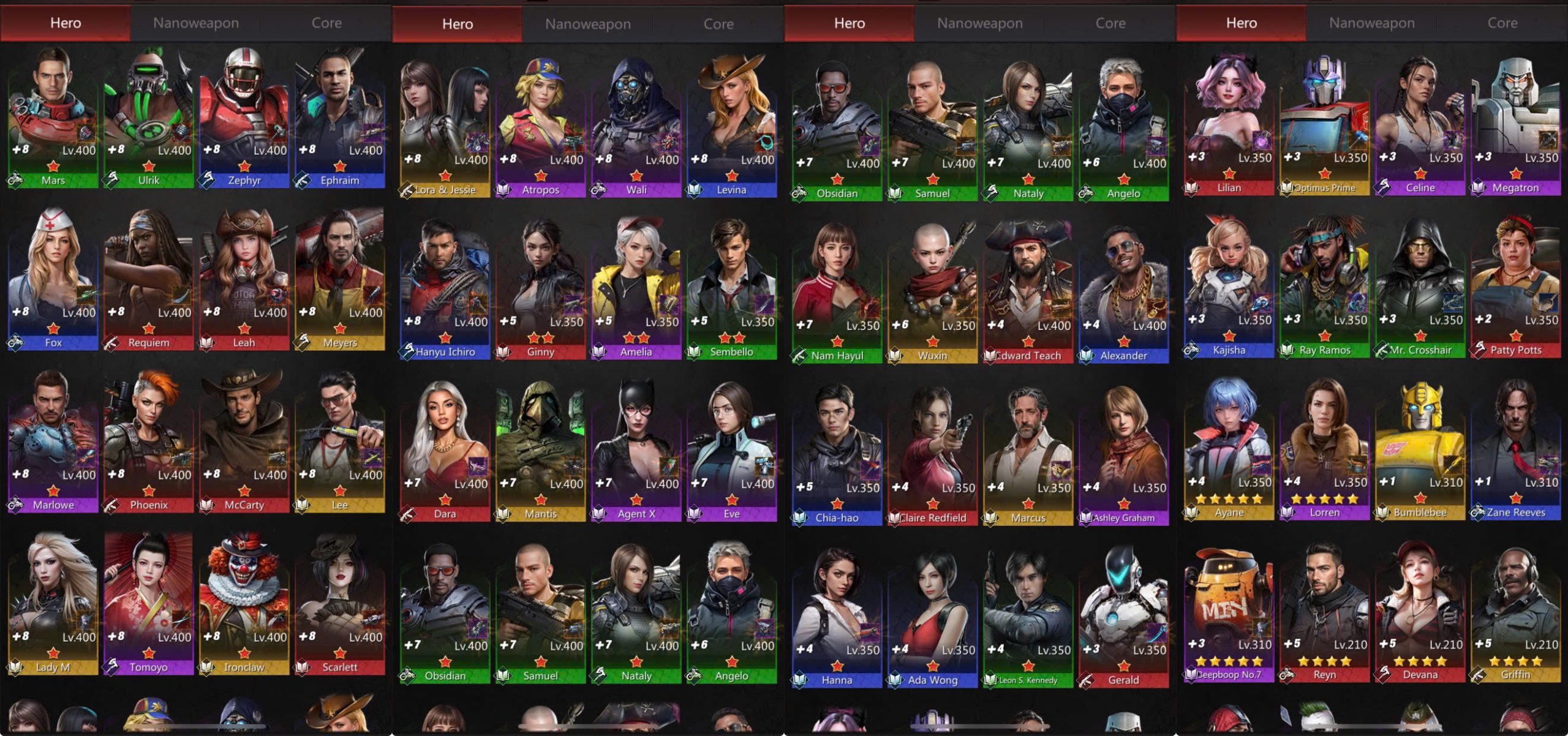Choose the Fox nurse hero
The image size is (1568, 736).
53,279
